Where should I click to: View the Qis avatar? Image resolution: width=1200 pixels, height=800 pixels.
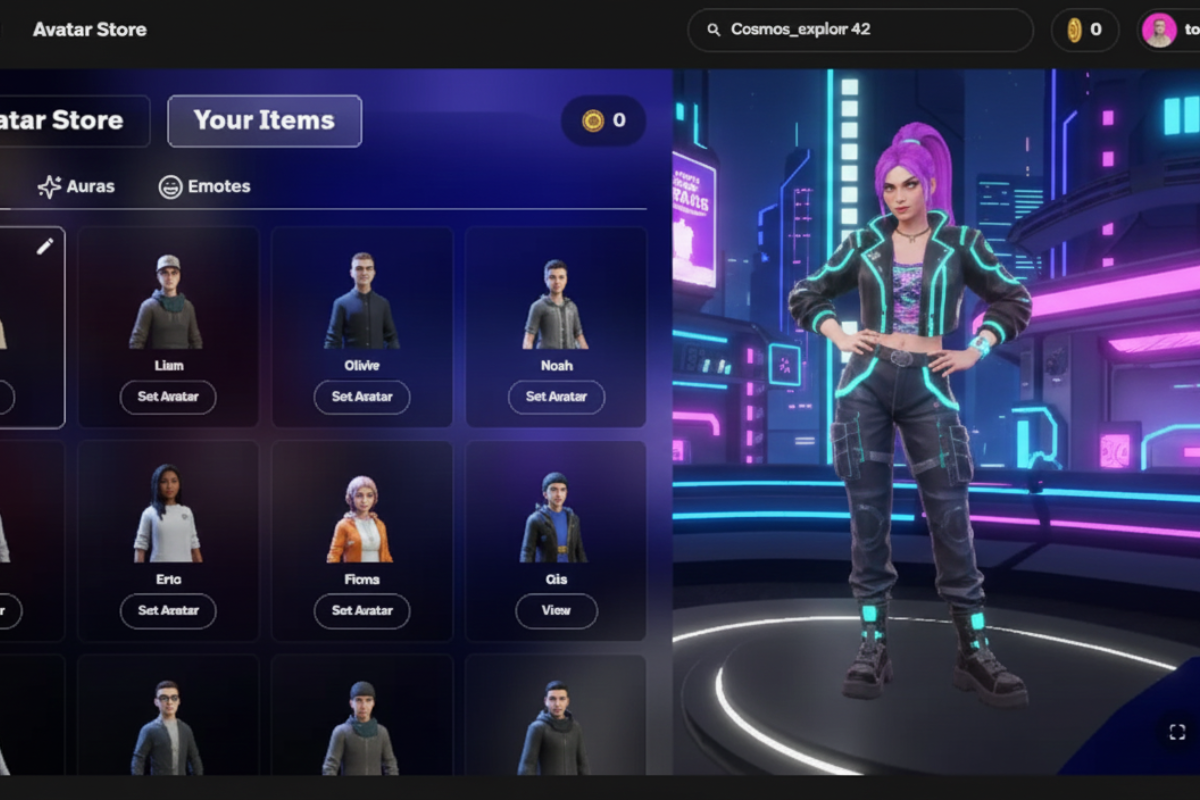pos(556,611)
